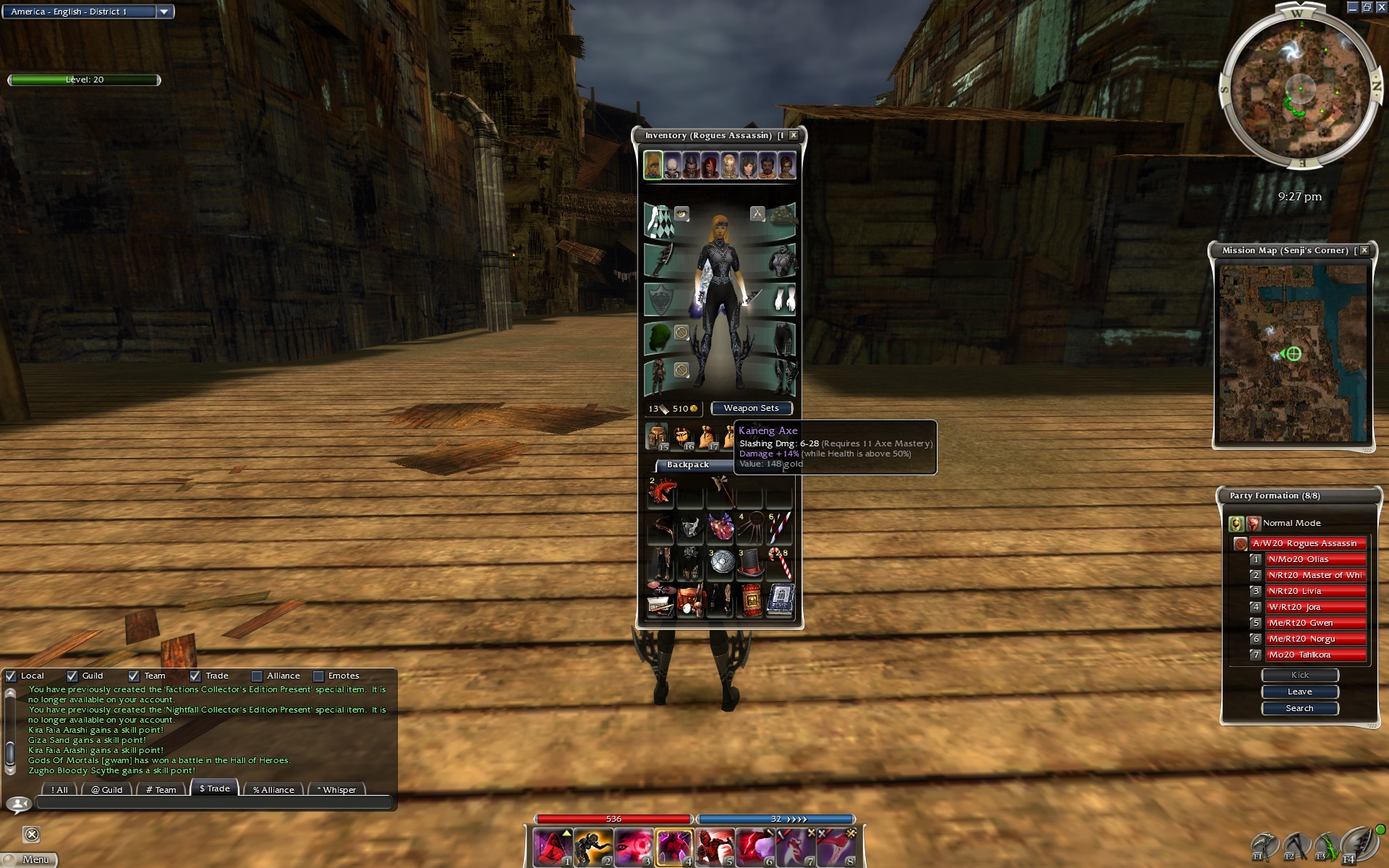
Task: Open the Weapon Sets panel
Action: [x=751, y=408]
